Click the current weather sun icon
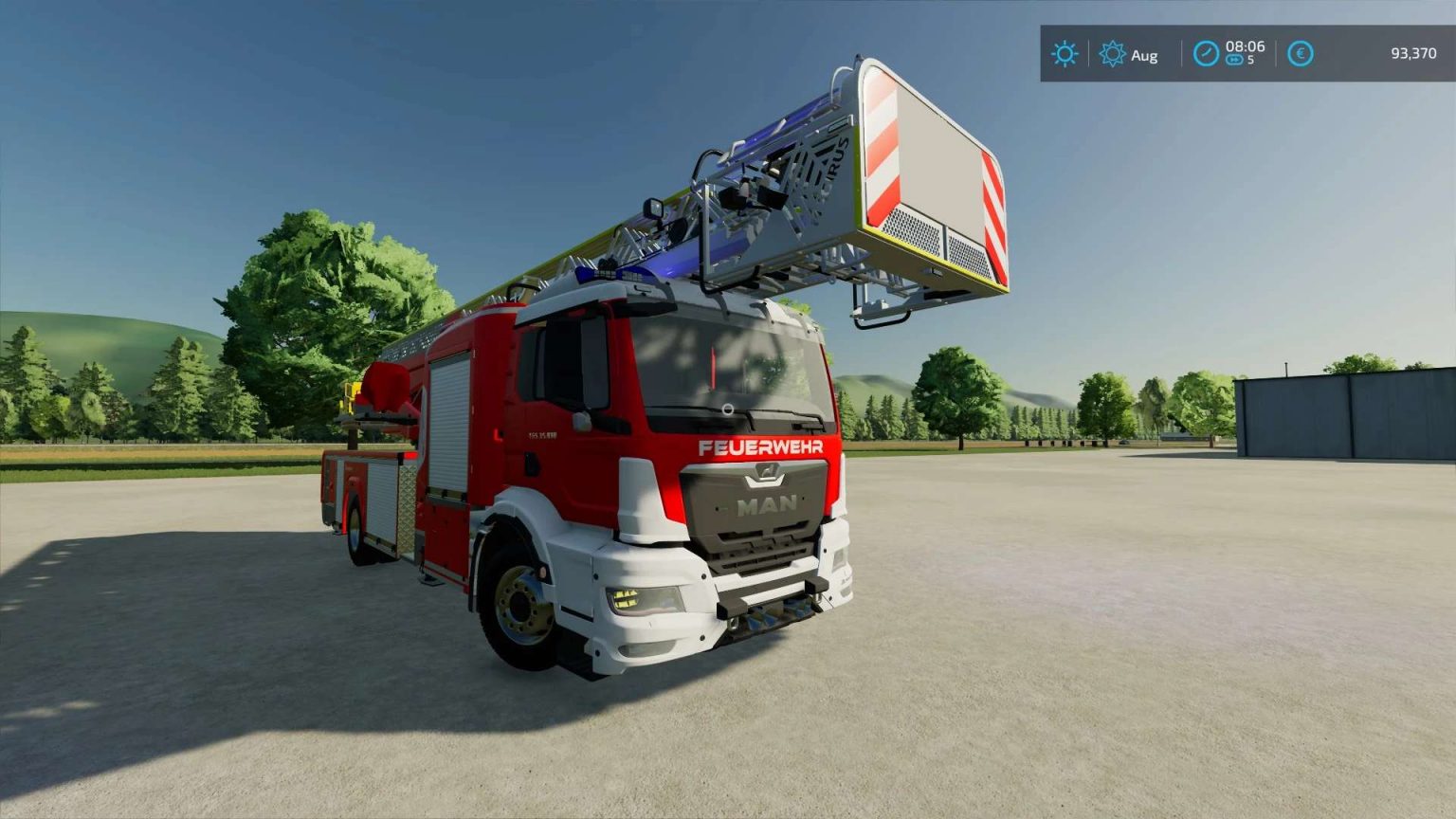Screen dimensions: 1456x819 [1065, 55]
